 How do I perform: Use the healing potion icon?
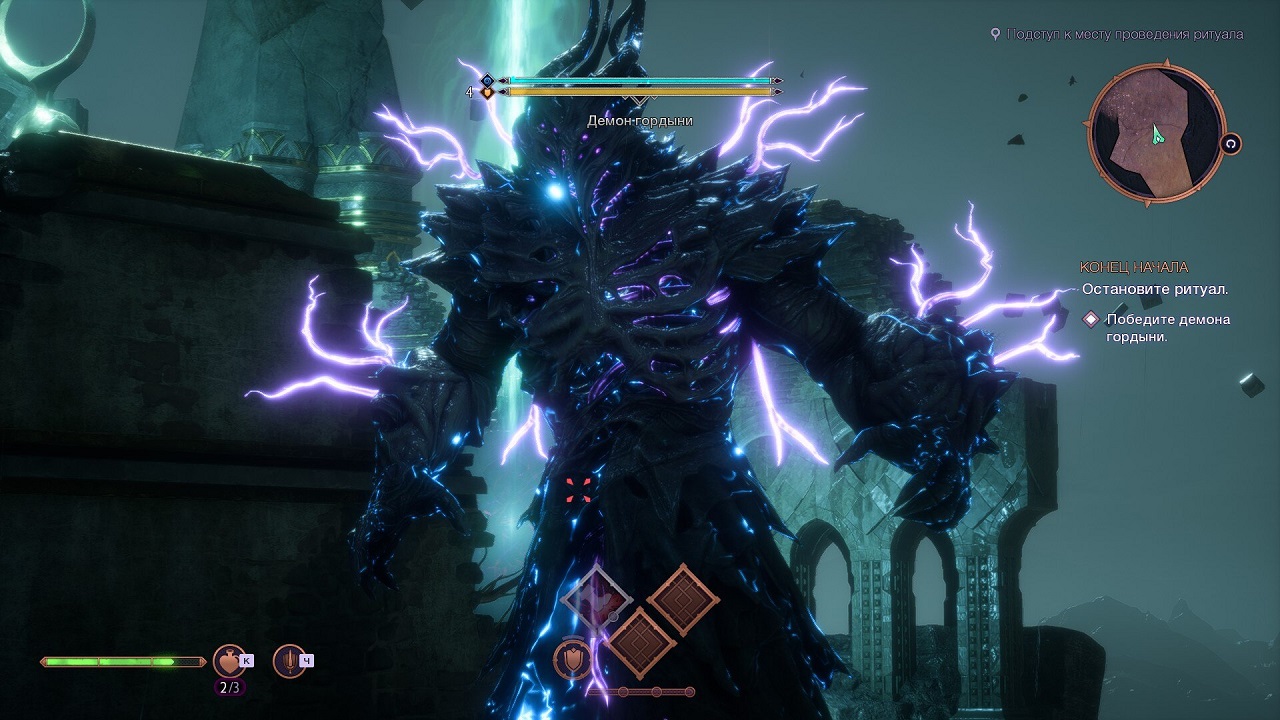229,661
